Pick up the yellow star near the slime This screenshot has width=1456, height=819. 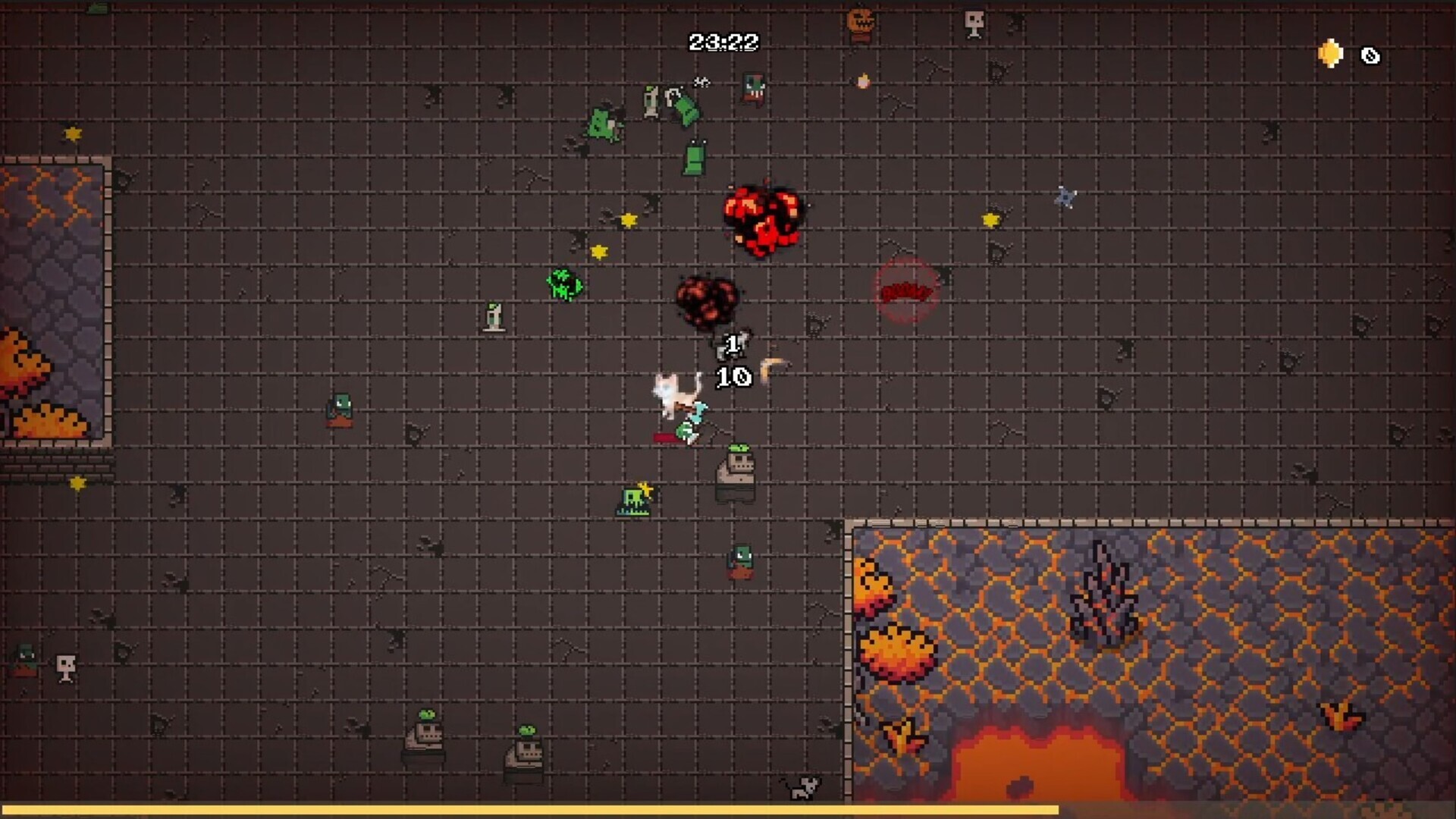tap(598, 250)
